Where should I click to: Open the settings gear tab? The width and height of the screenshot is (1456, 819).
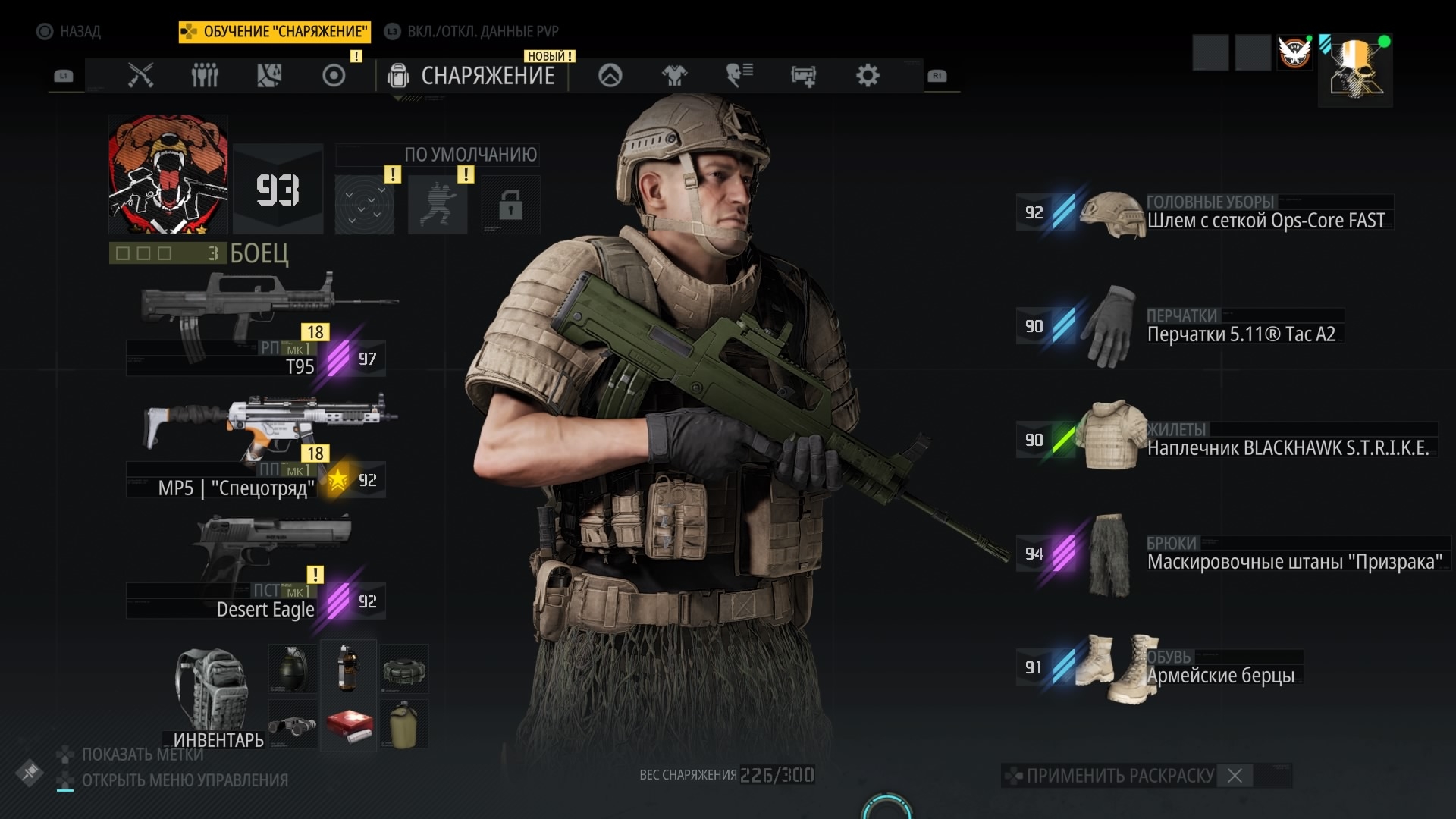coord(868,76)
